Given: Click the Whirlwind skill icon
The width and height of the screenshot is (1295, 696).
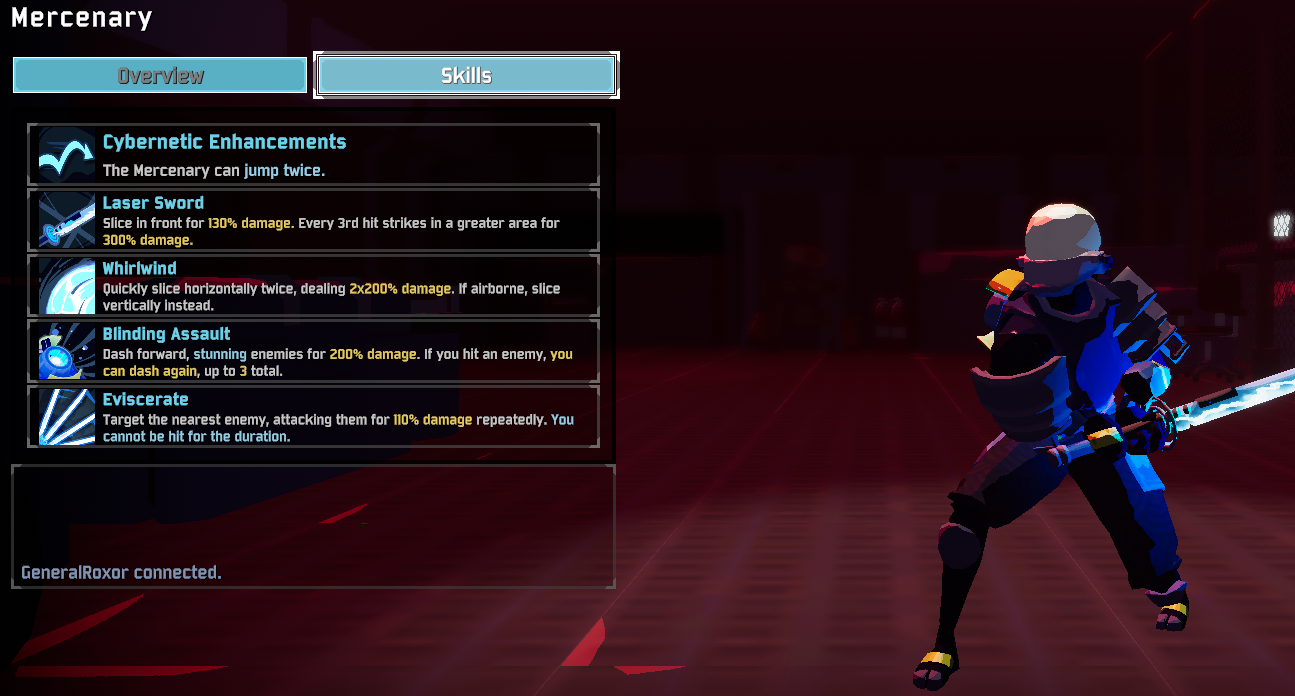Looking at the screenshot, I should point(67,287).
